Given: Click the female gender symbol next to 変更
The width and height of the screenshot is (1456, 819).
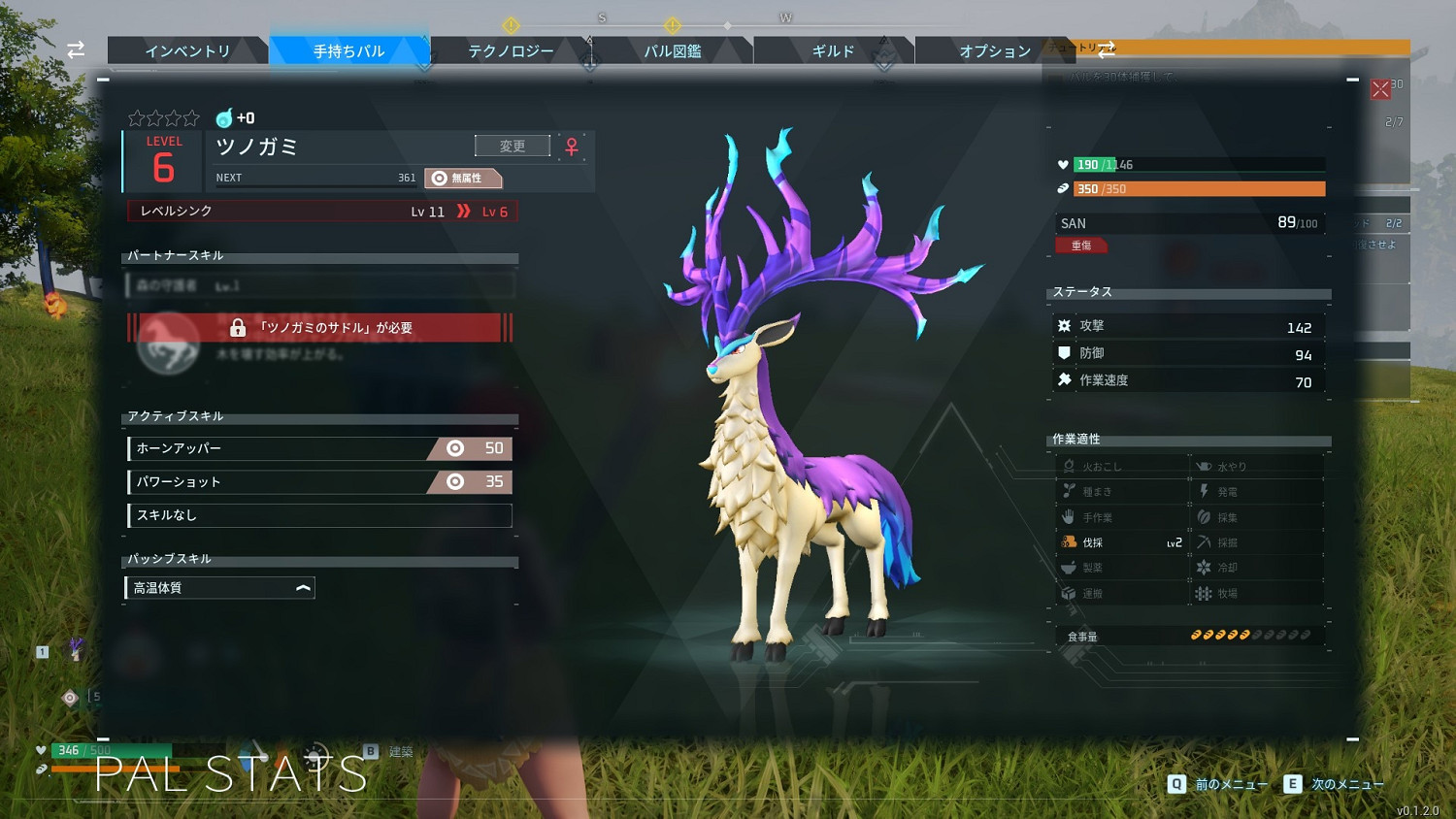Looking at the screenshot, I should click(x=573, y=146).
